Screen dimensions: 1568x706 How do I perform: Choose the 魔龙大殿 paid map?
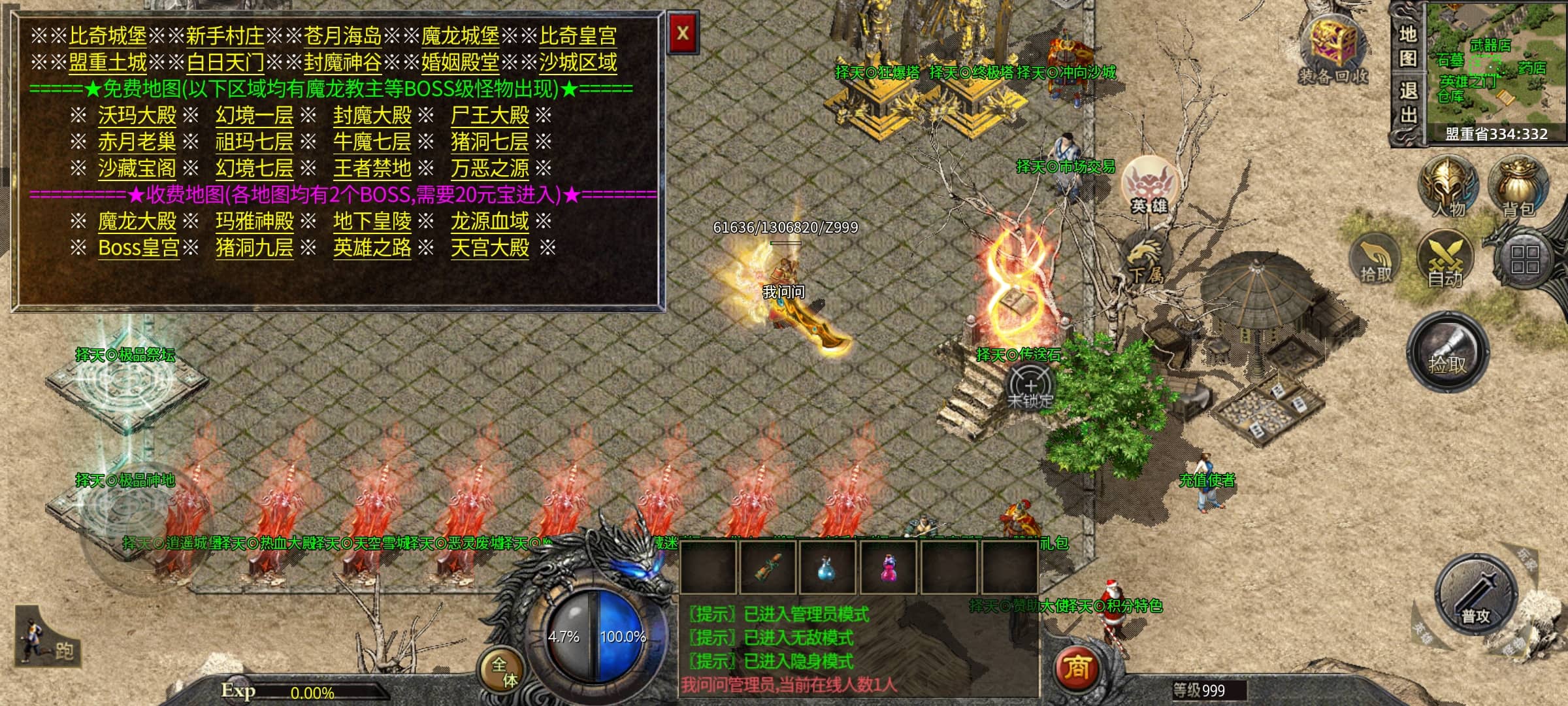point(137,222)
